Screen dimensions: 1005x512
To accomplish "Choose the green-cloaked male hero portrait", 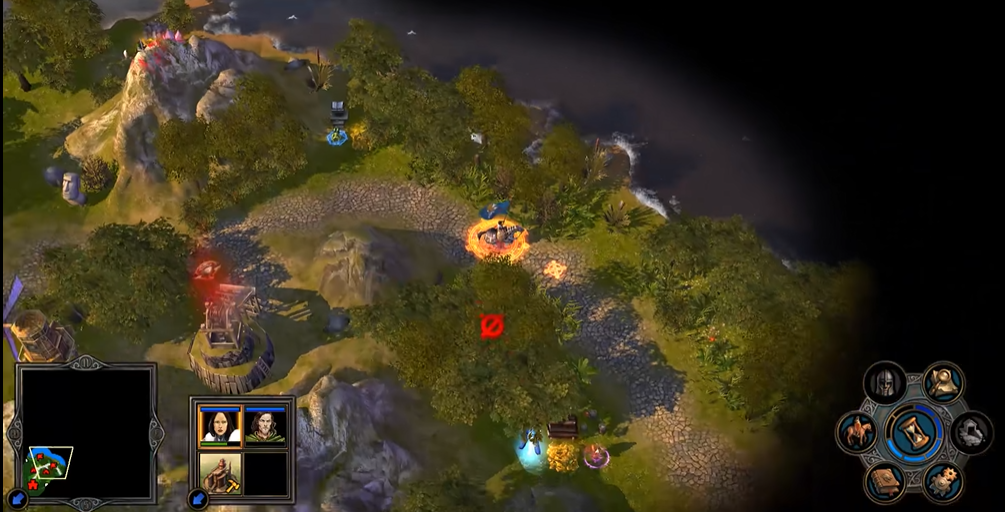I will 265,425.
